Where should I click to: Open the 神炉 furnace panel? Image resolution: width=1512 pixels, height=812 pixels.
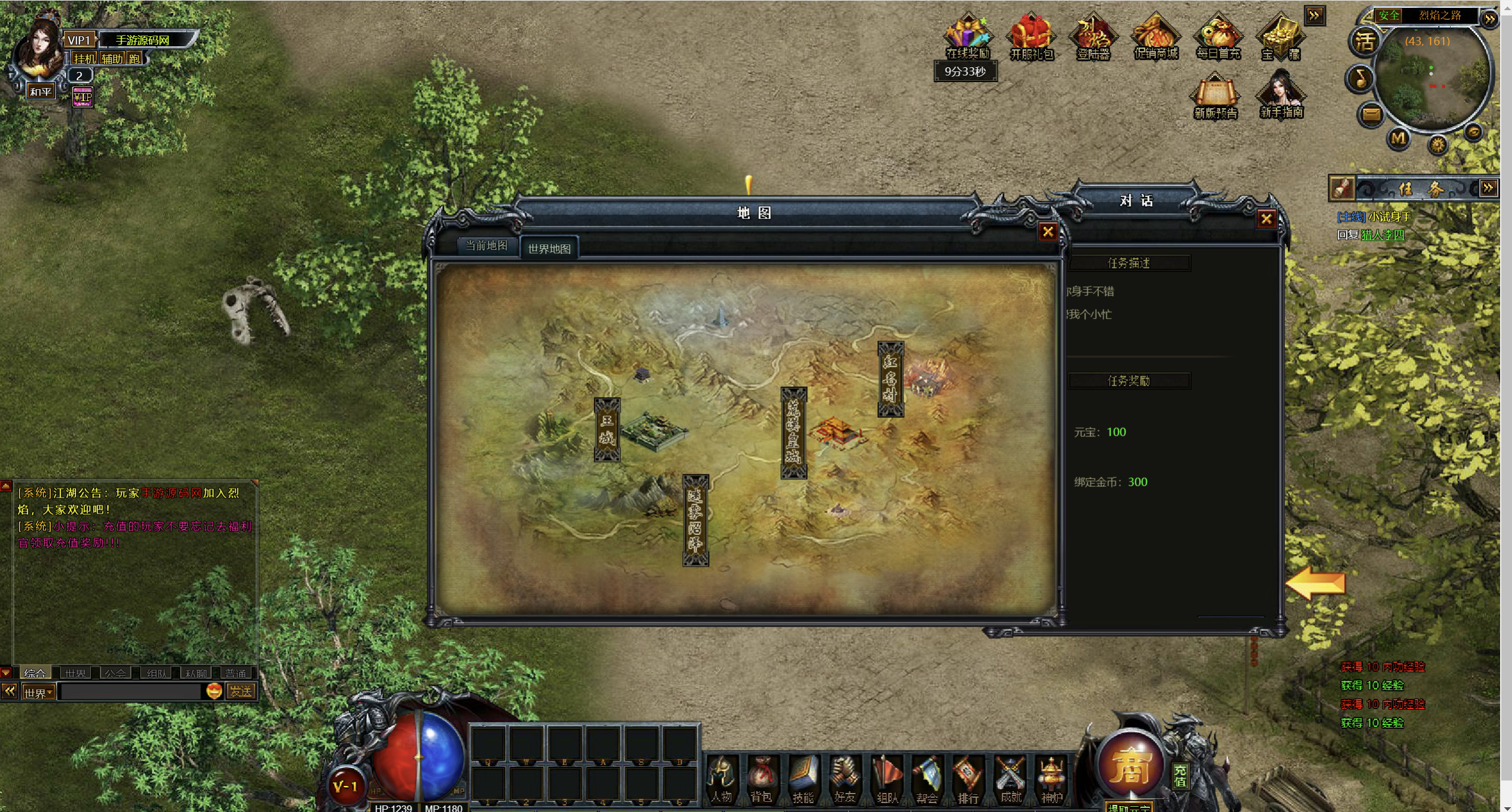(x=1050, y=779)
